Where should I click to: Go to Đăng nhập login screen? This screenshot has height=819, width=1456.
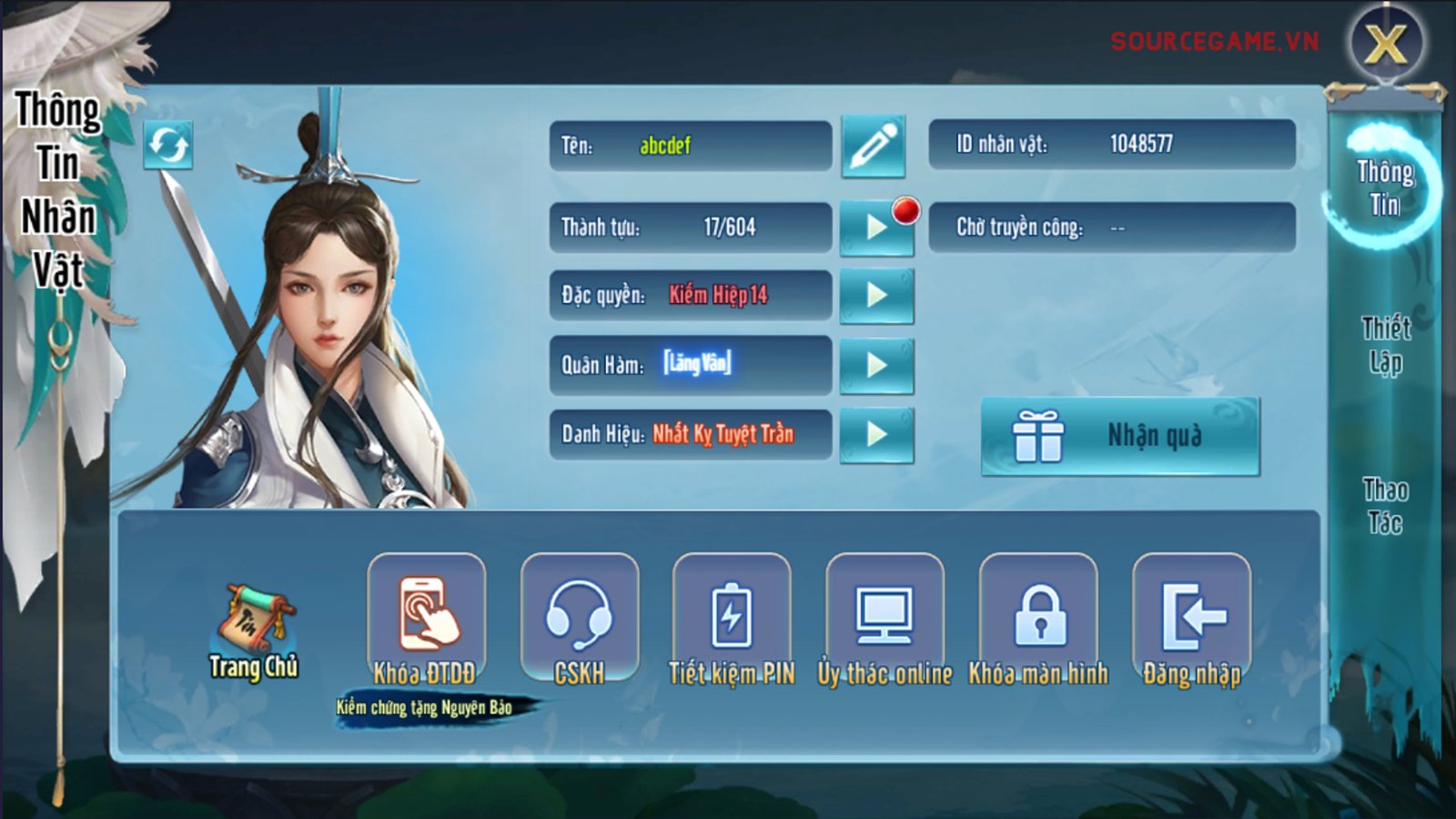tap(1191, 617)
